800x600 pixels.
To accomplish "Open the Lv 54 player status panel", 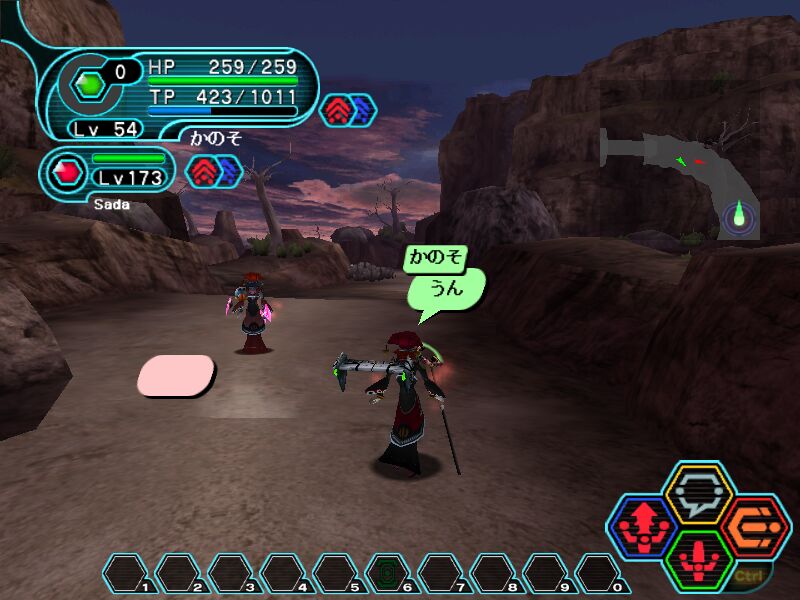I will tap(180, 92).
